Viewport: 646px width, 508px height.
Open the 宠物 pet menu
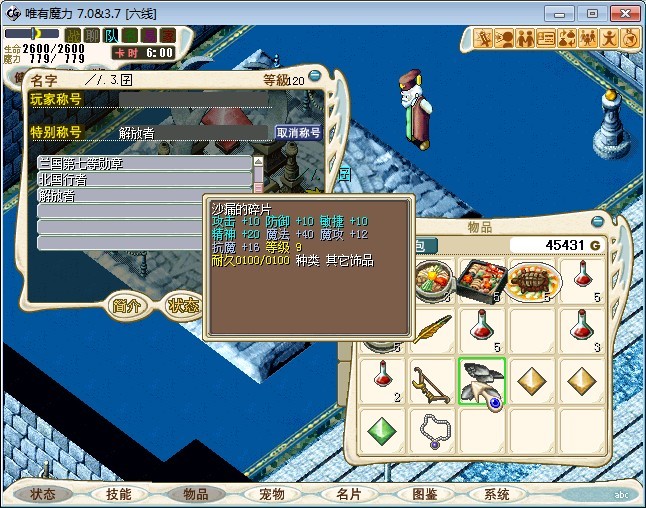(271, 494)
